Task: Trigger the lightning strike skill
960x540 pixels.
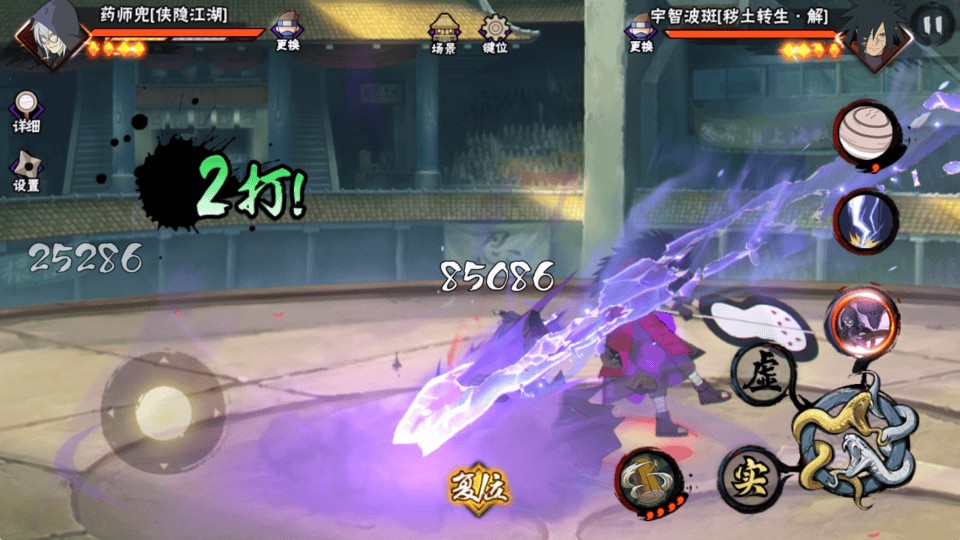Action: pos(863,221)
